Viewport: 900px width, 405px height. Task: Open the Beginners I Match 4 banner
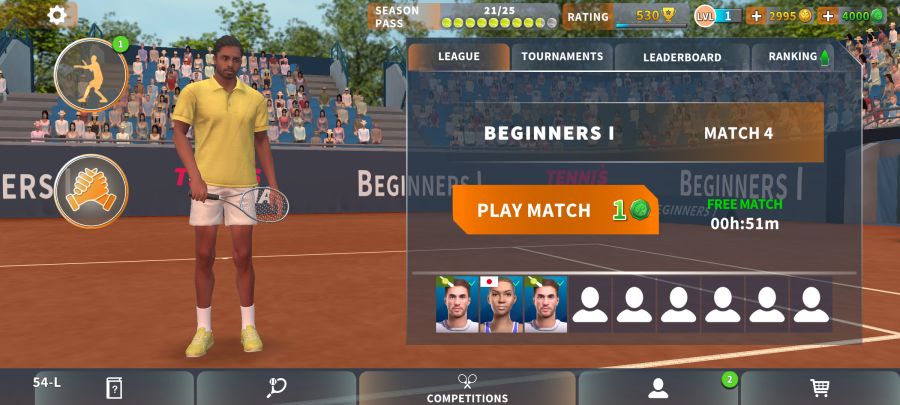(x=616, y=132)
